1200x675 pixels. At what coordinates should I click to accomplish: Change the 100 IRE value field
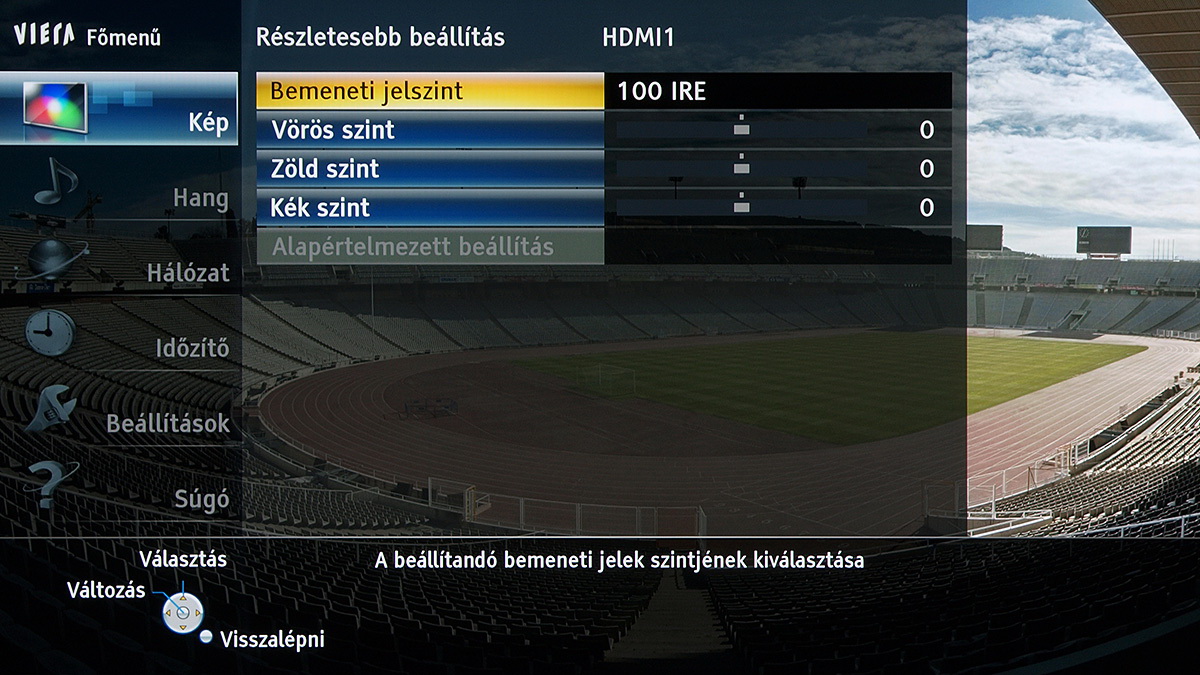[777, 91]
